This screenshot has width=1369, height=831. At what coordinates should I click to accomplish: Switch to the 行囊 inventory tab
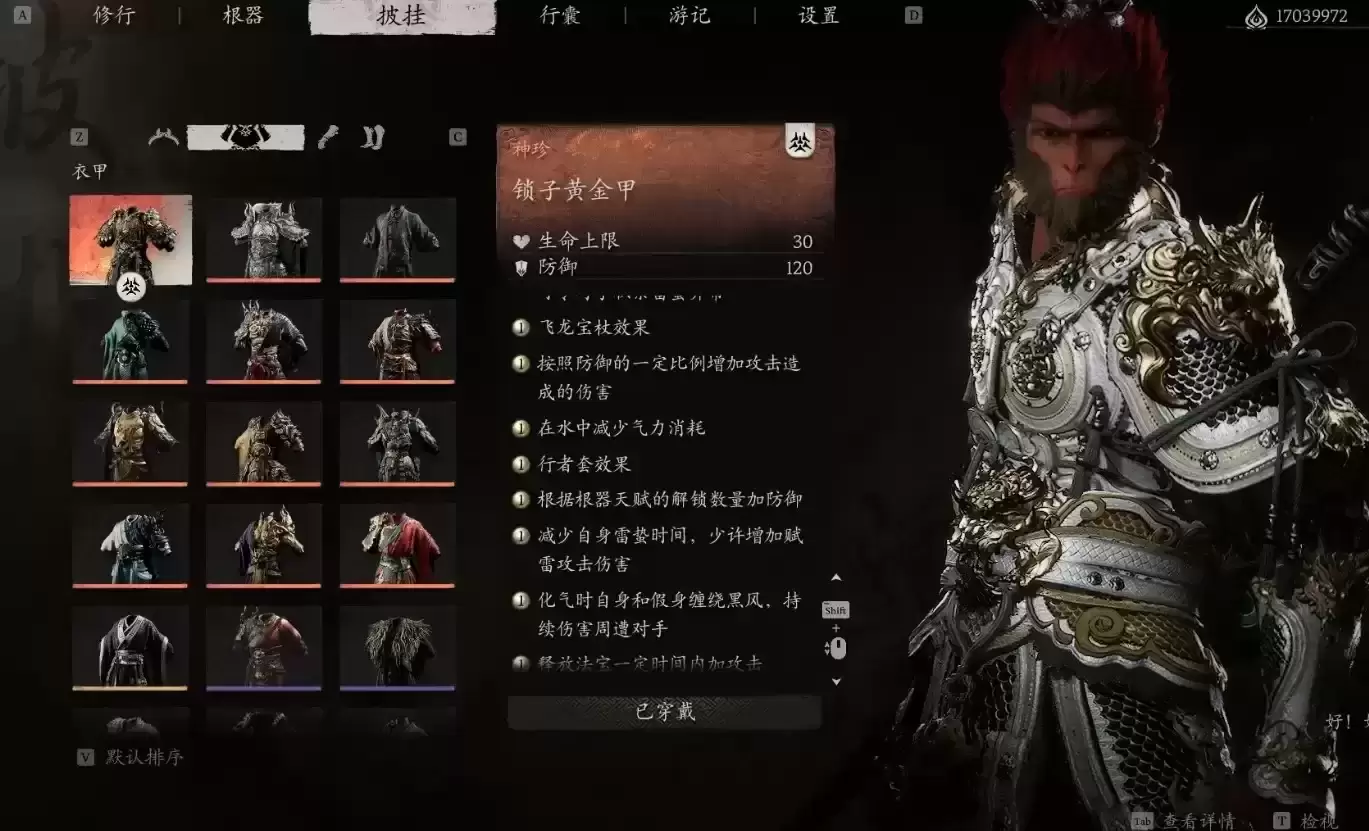click(560, 16)
